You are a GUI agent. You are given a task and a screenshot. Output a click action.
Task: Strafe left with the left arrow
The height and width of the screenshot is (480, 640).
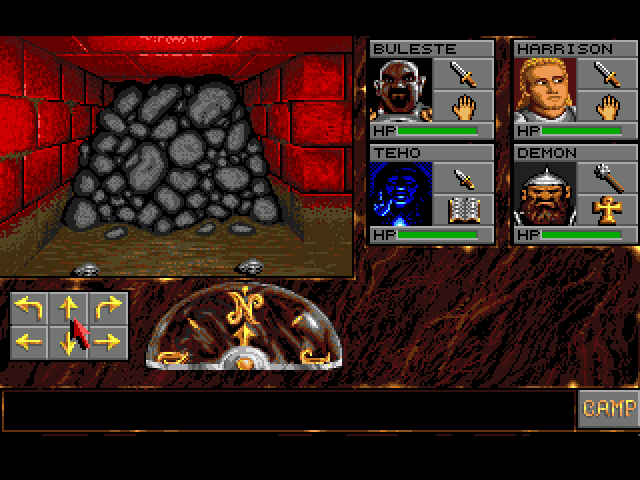(x=30, y=342)
